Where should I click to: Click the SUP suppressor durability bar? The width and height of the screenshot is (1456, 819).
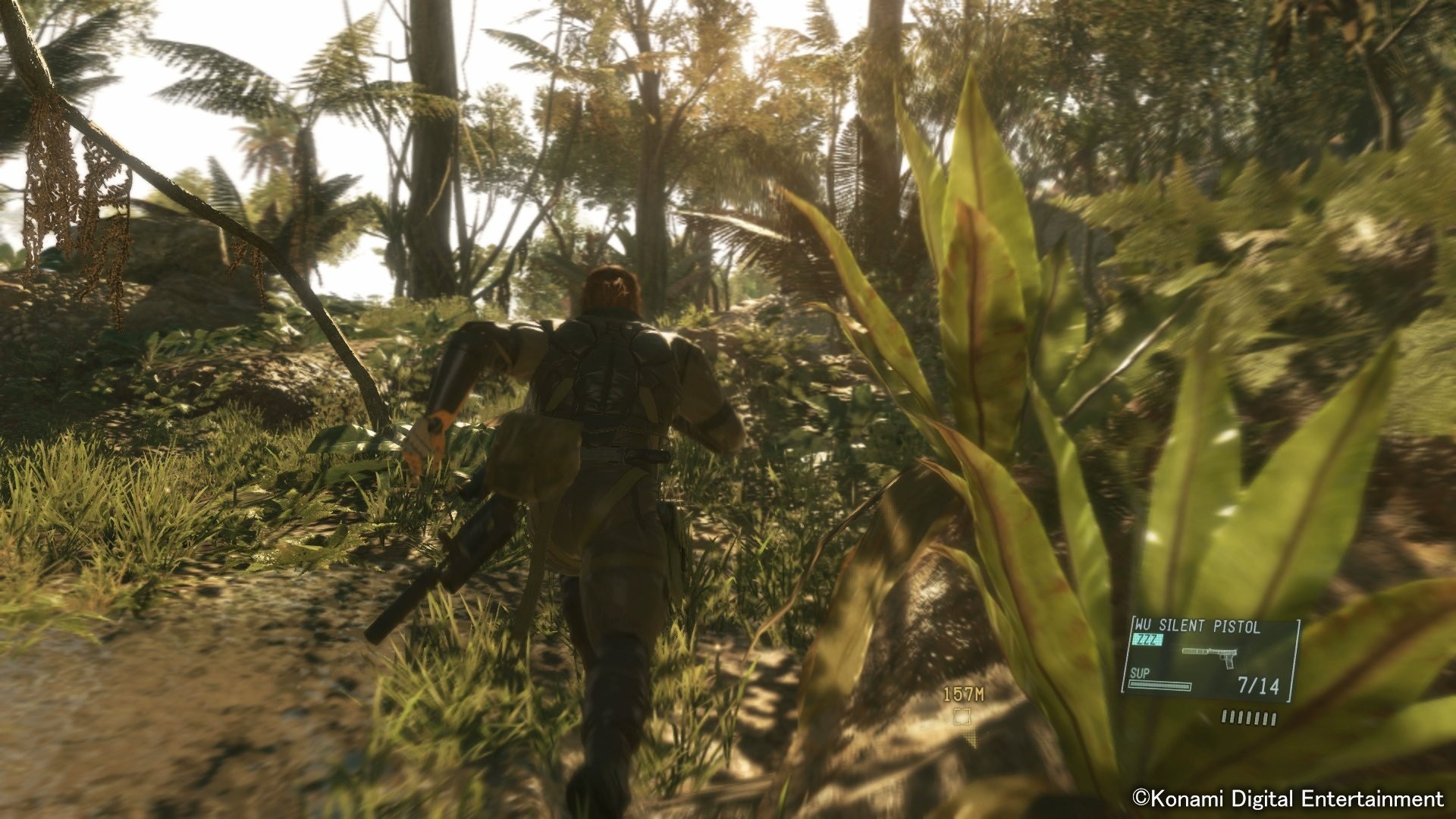1159,686
